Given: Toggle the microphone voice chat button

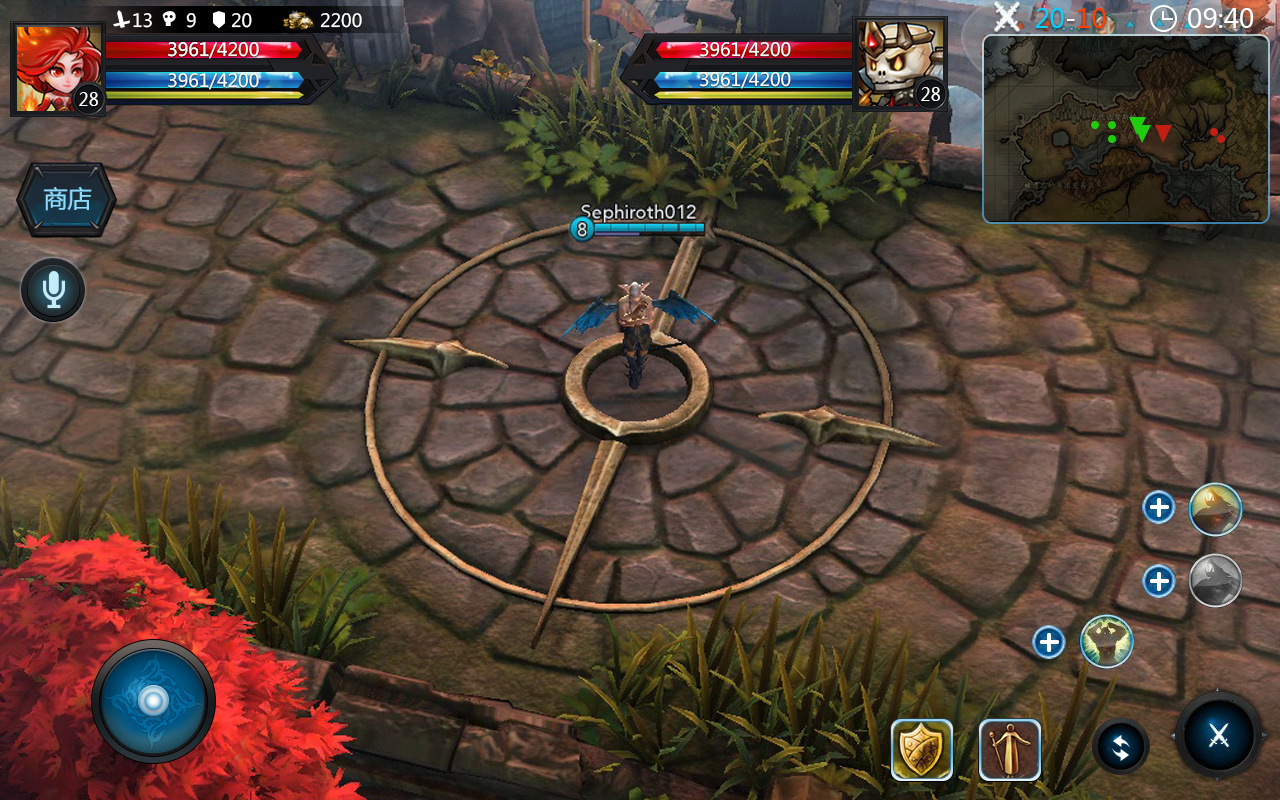Looking at the screenshot, I should (53, 290).
